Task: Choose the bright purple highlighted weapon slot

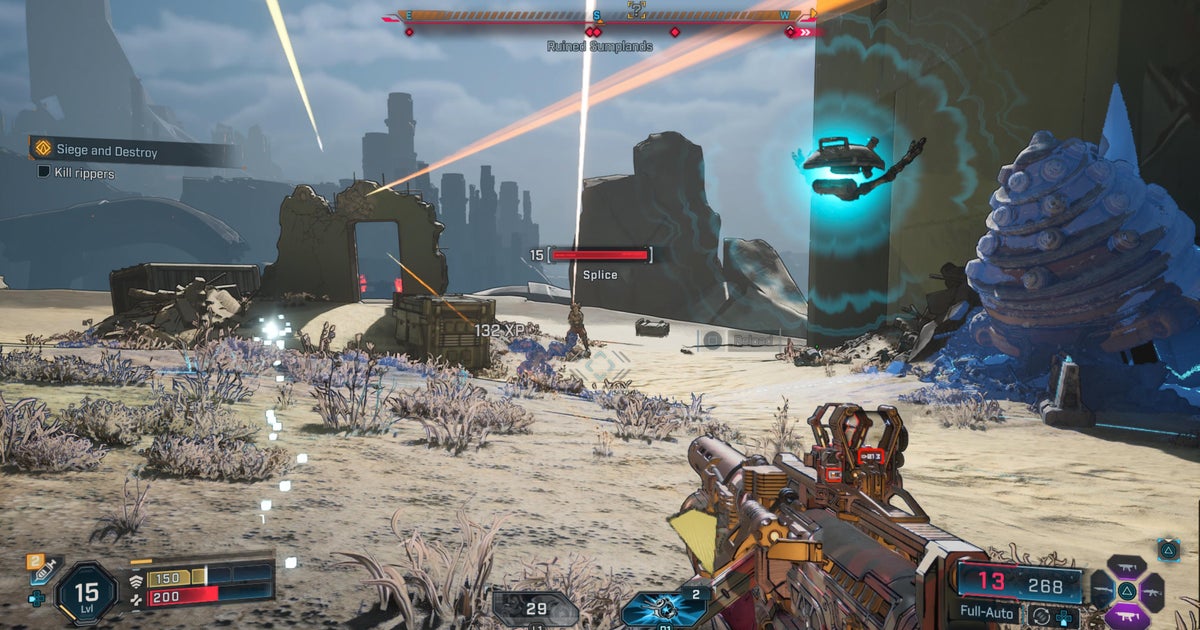Action: 1127,616
